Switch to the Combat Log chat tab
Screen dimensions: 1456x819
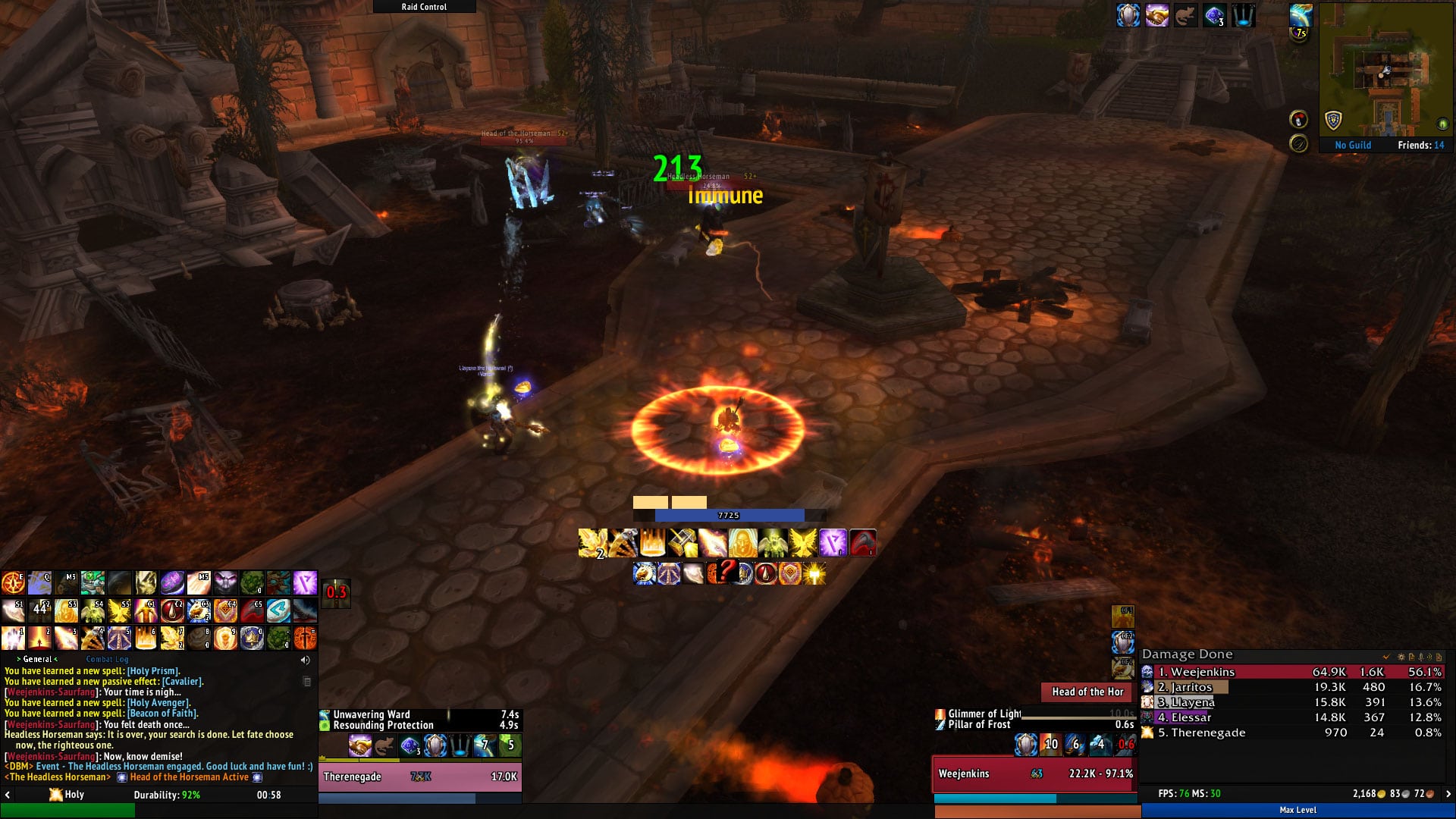(x=107, y=659)
